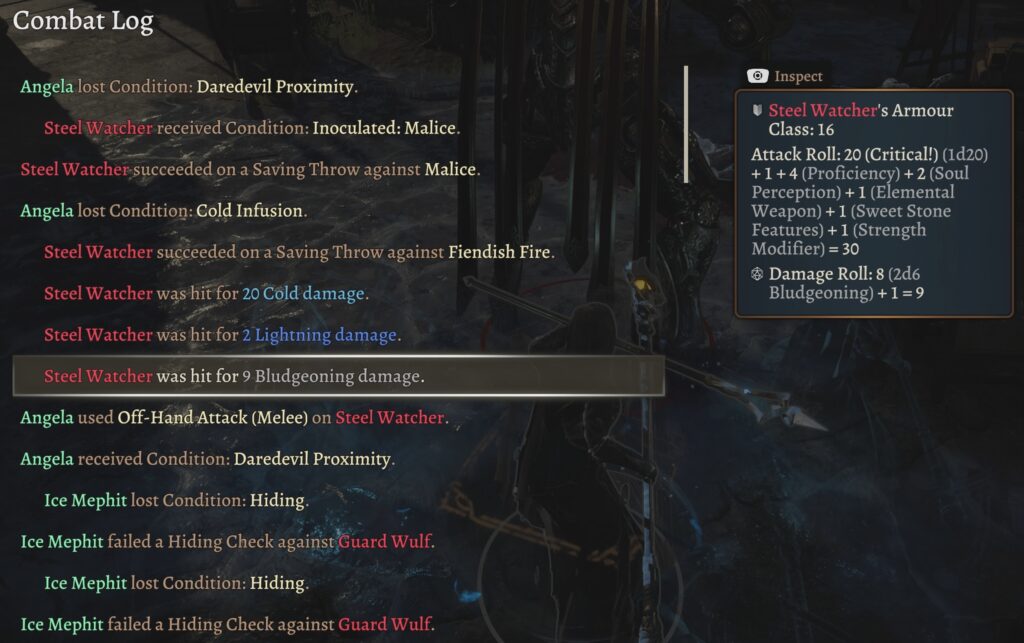Click the combat log scrollbar handle
Image resolution: width=1024 pixels, height=643 pixels.
686,124
